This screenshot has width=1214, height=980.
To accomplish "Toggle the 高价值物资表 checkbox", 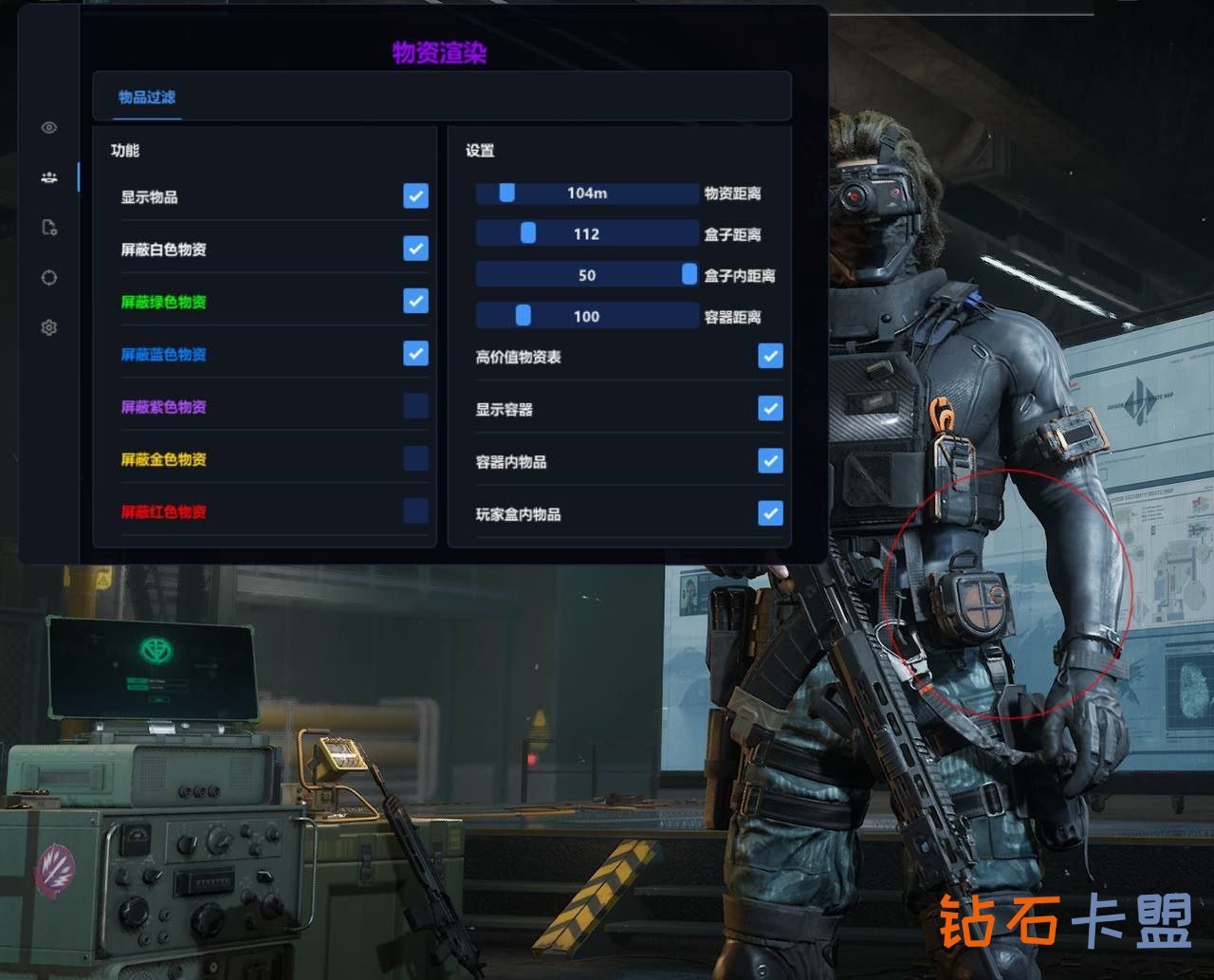I will pos(770,356).
